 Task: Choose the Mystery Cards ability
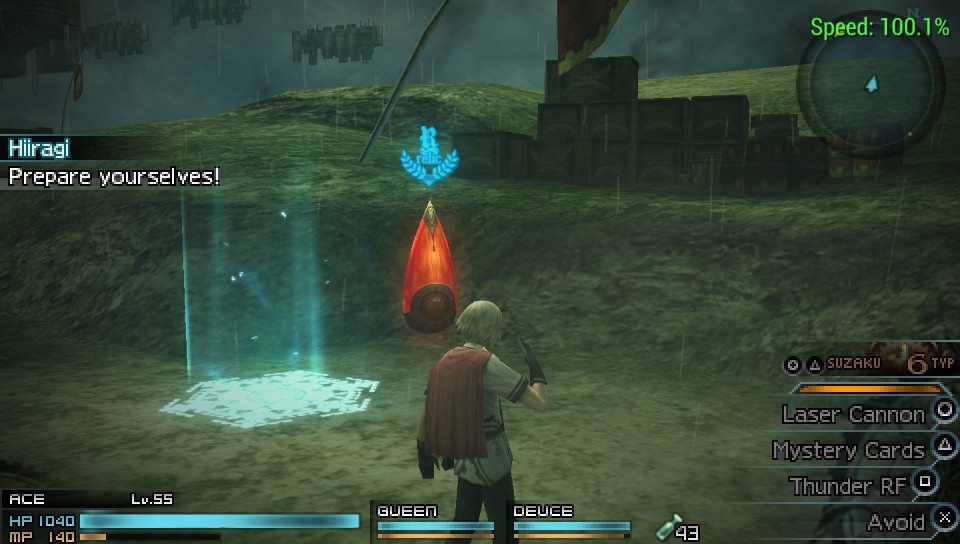point(849,451)
